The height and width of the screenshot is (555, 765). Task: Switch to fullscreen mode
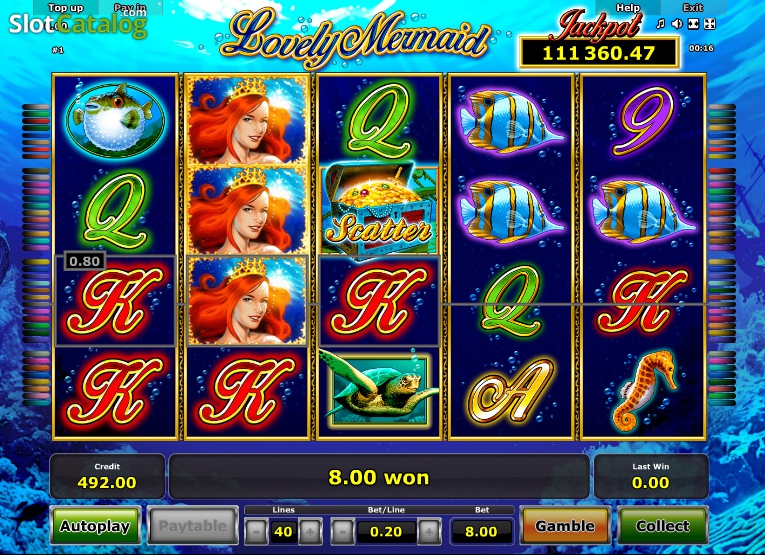click(x=710, y=23)
